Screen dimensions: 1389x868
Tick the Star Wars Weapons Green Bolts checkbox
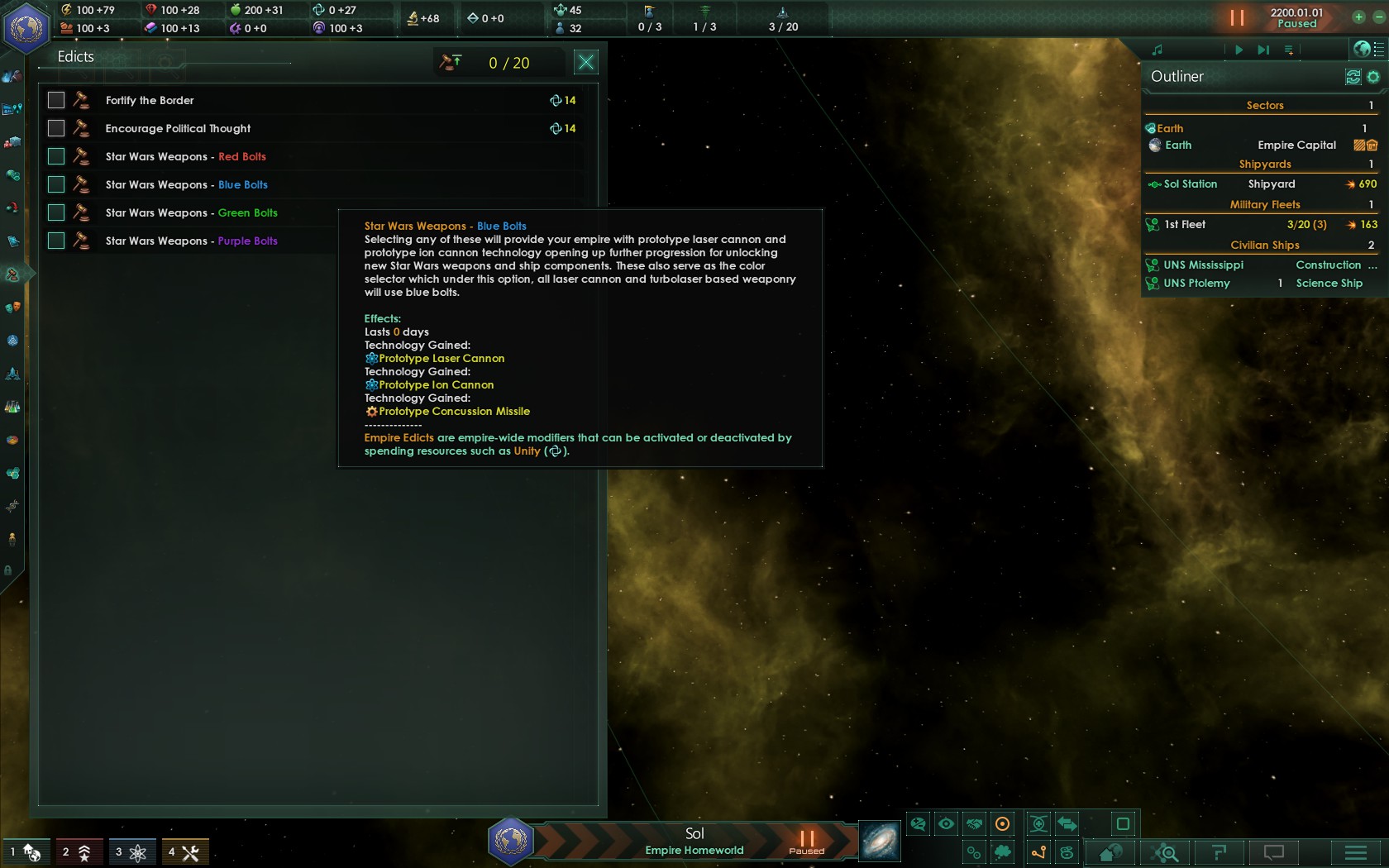coord(56,212)
